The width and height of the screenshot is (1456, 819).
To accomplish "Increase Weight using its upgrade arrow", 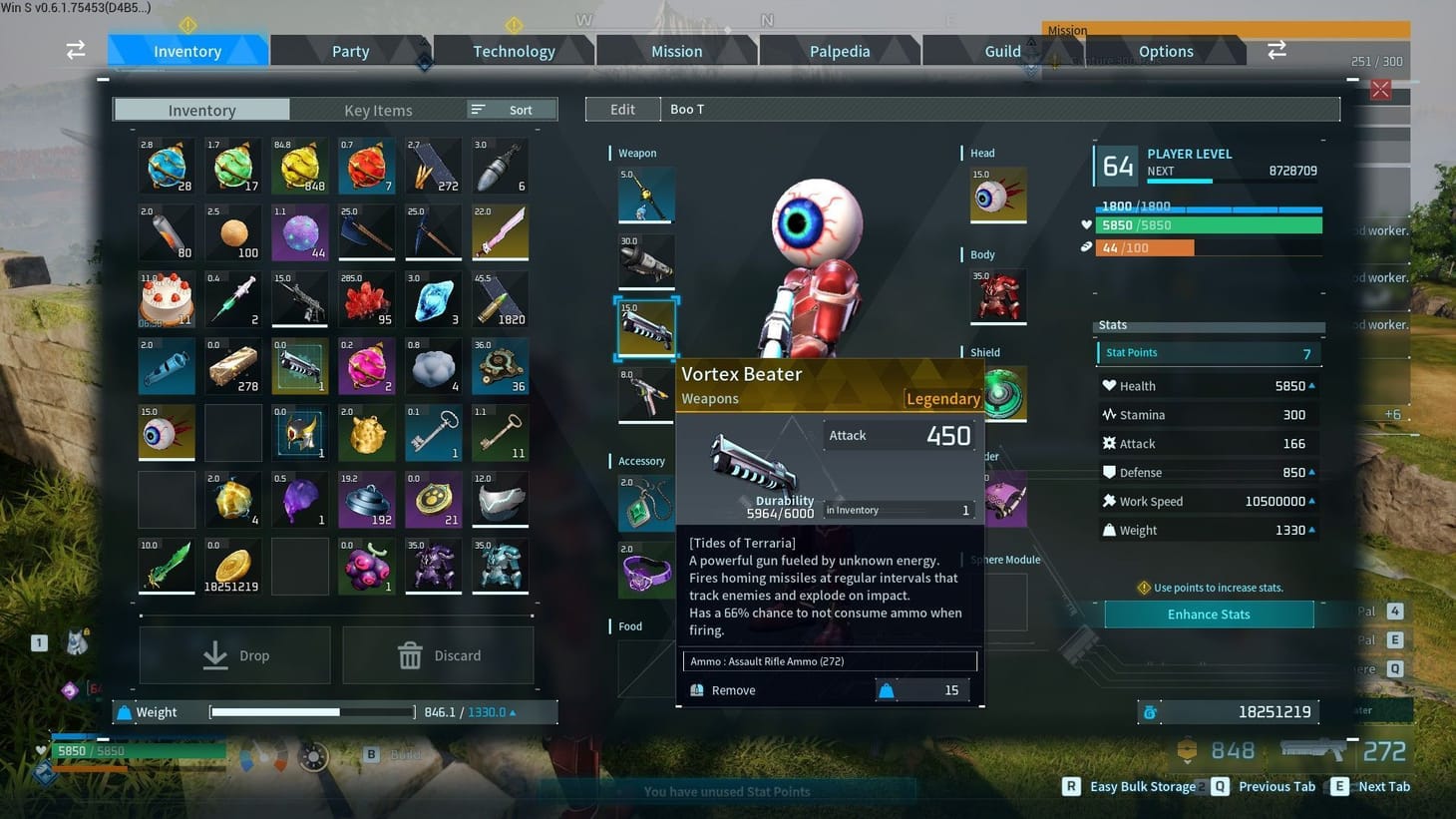I will 1309,530.
